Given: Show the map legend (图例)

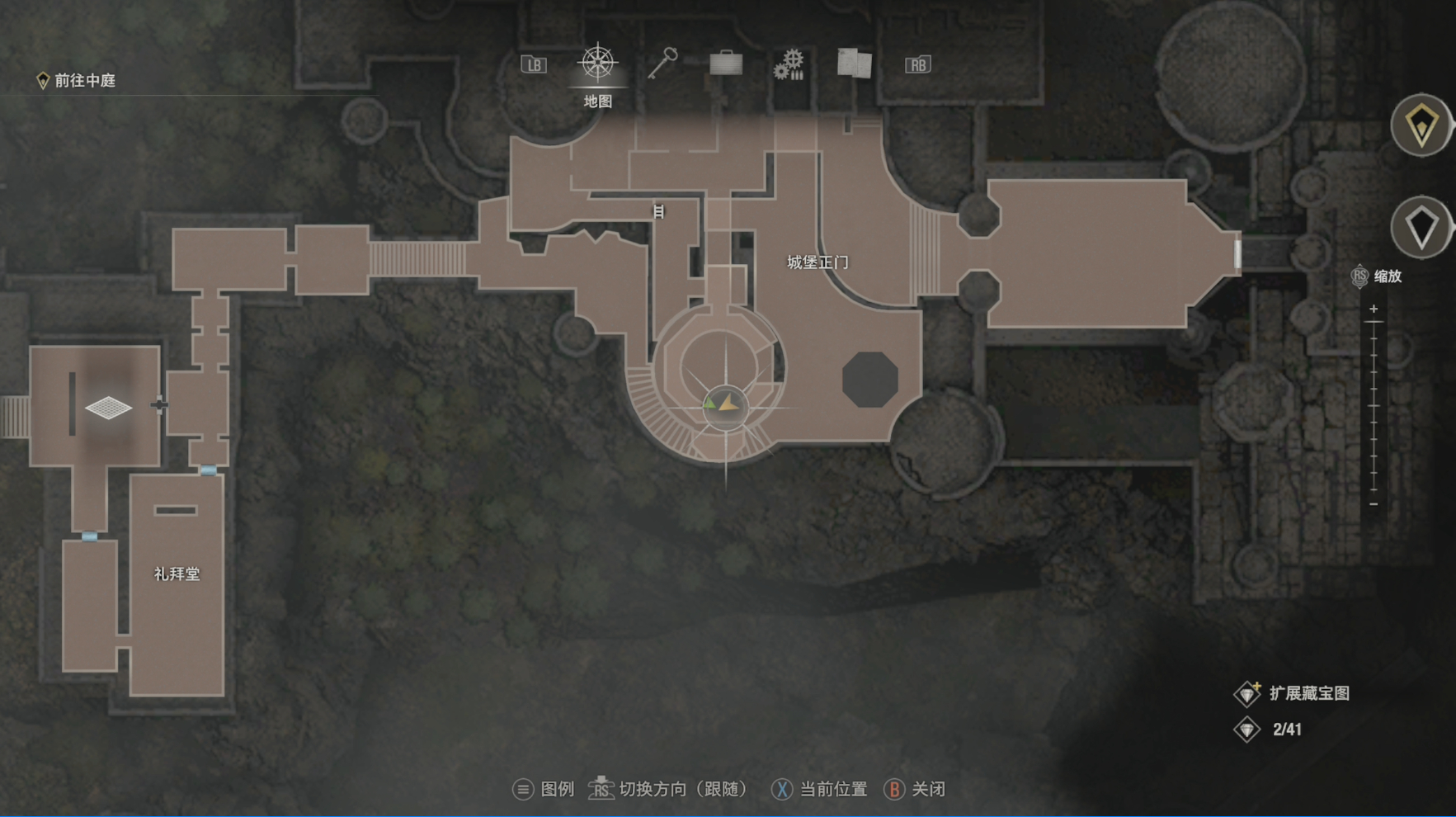Looking at the screenshot, I should [544, 789].
